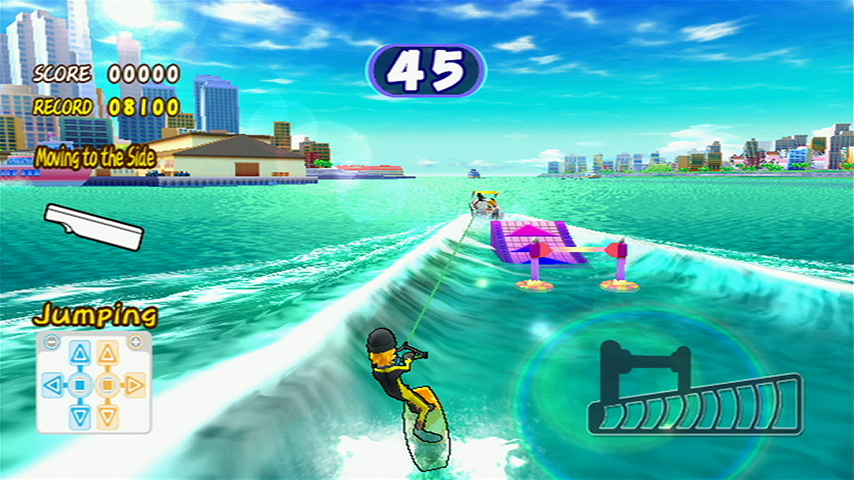854x480 pixels.
Task: Click the blue center square pad
Action: [80, 383]
